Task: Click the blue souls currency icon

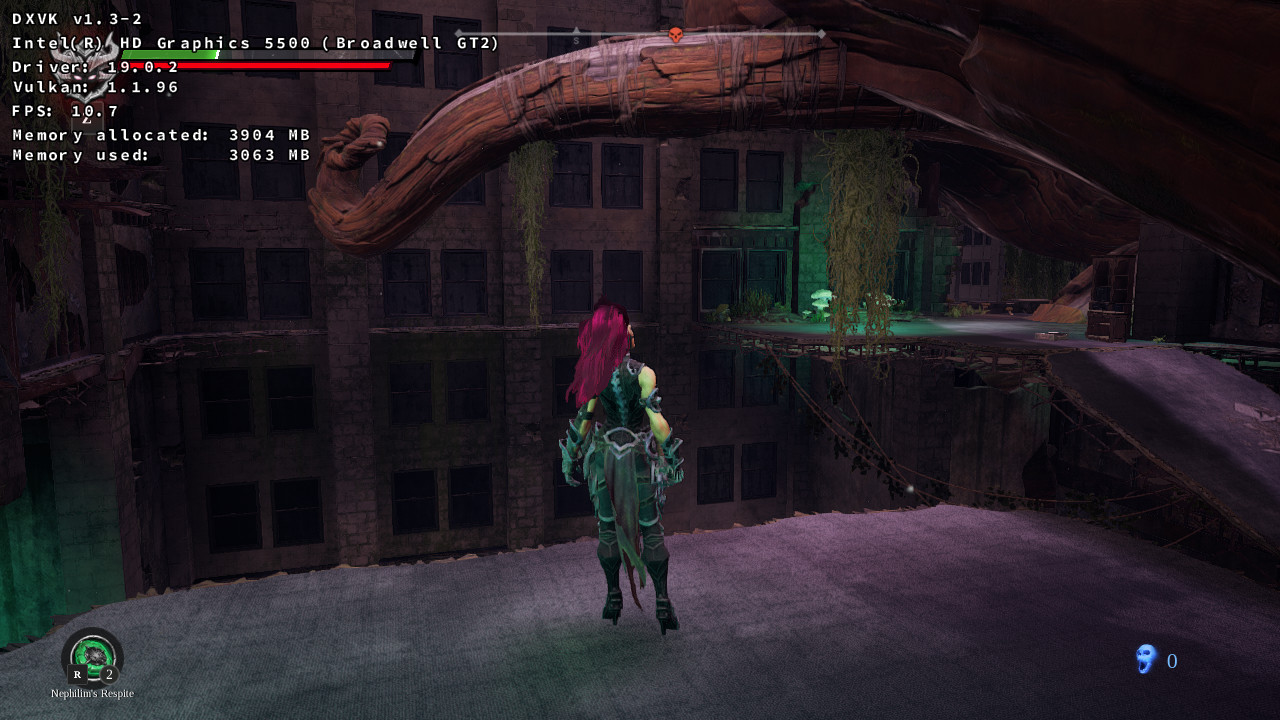Action: tap(1146, 659)
